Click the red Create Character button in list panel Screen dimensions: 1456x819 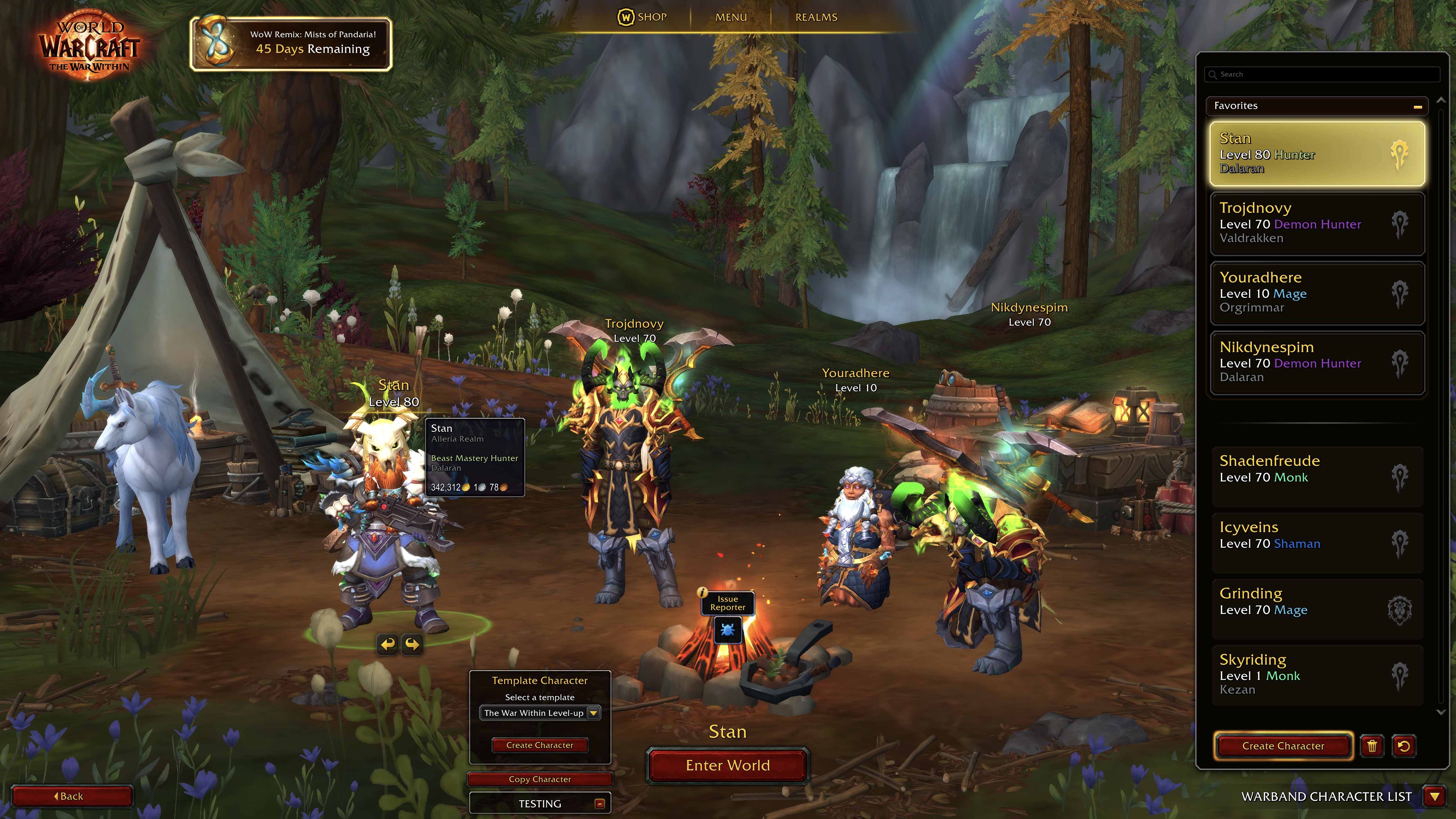coord(1283,746)
